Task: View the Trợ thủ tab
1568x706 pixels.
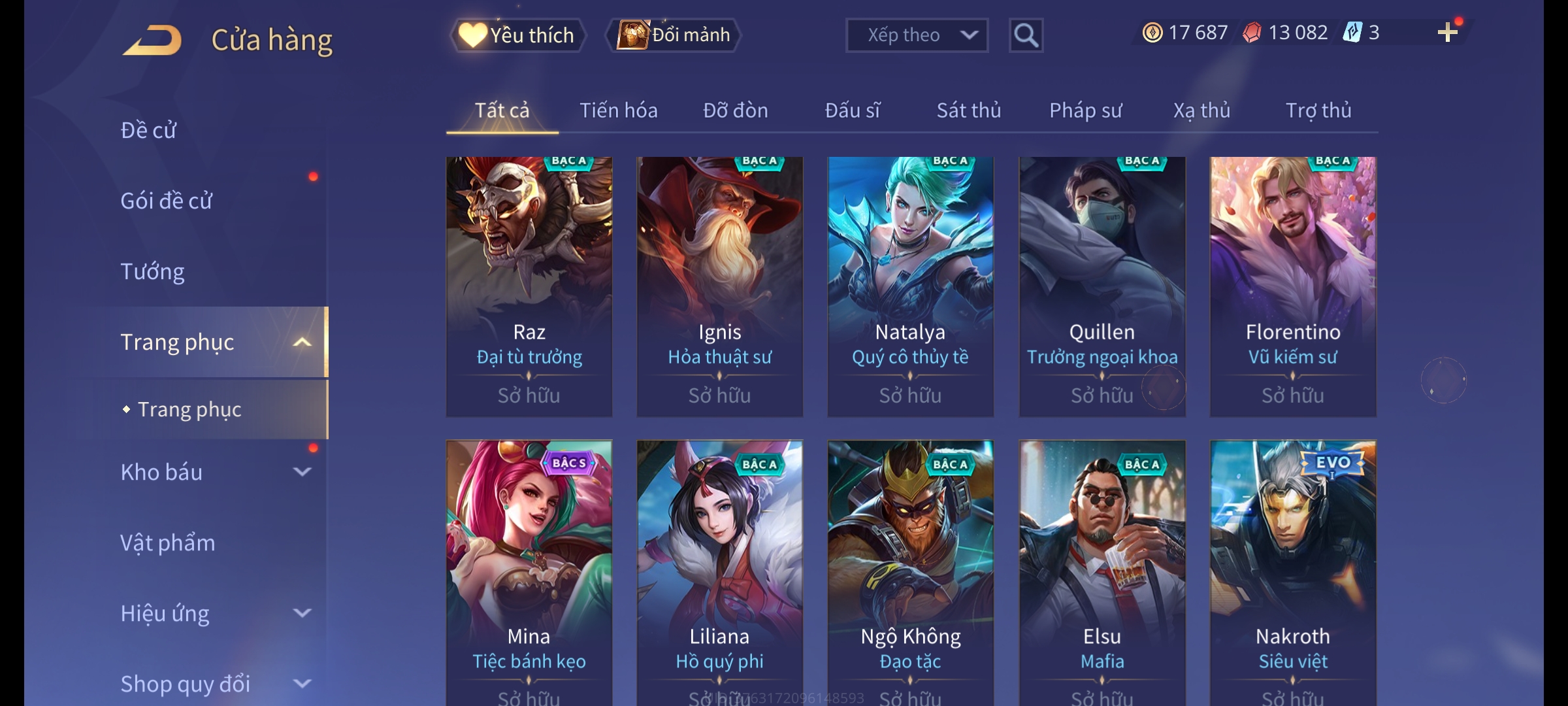Action: click(1318, 110)
